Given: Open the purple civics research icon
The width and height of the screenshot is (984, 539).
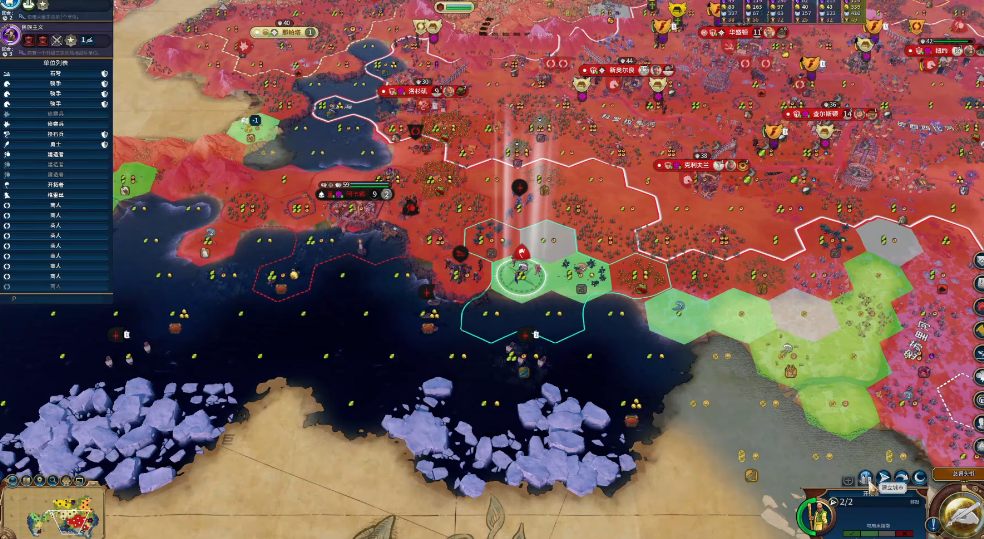Looking at the screenshot, I should tap(12, 35).
